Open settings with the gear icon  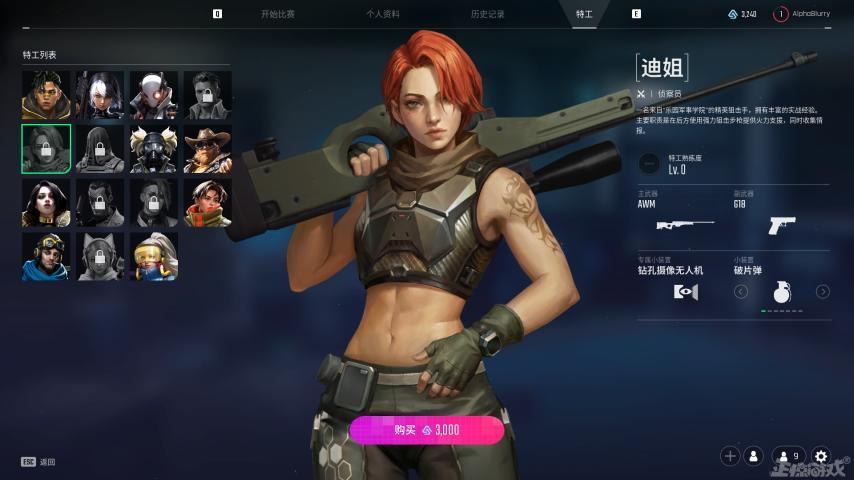(821, 456)
